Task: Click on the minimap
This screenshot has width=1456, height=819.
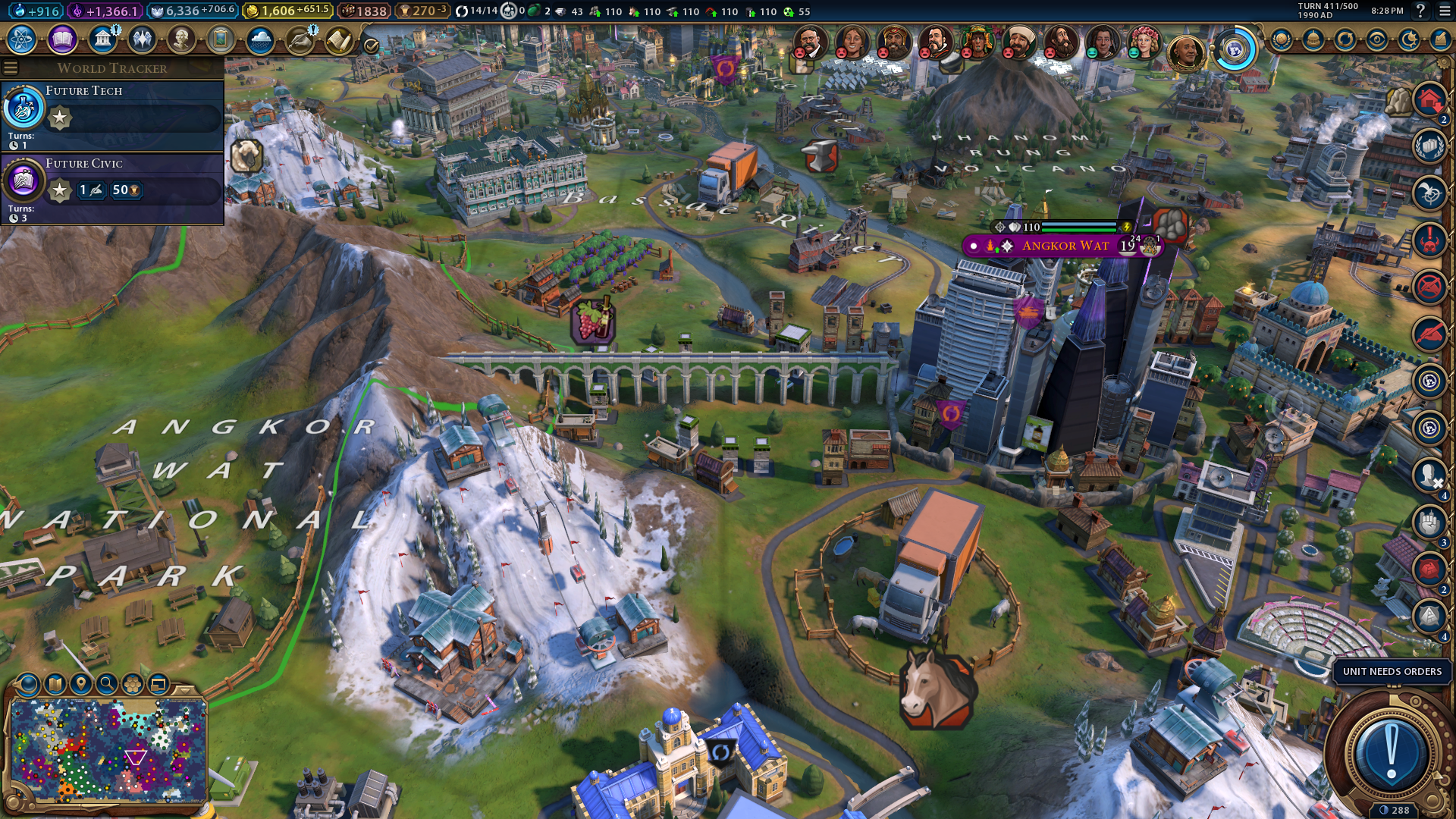Action: (108, 749)
